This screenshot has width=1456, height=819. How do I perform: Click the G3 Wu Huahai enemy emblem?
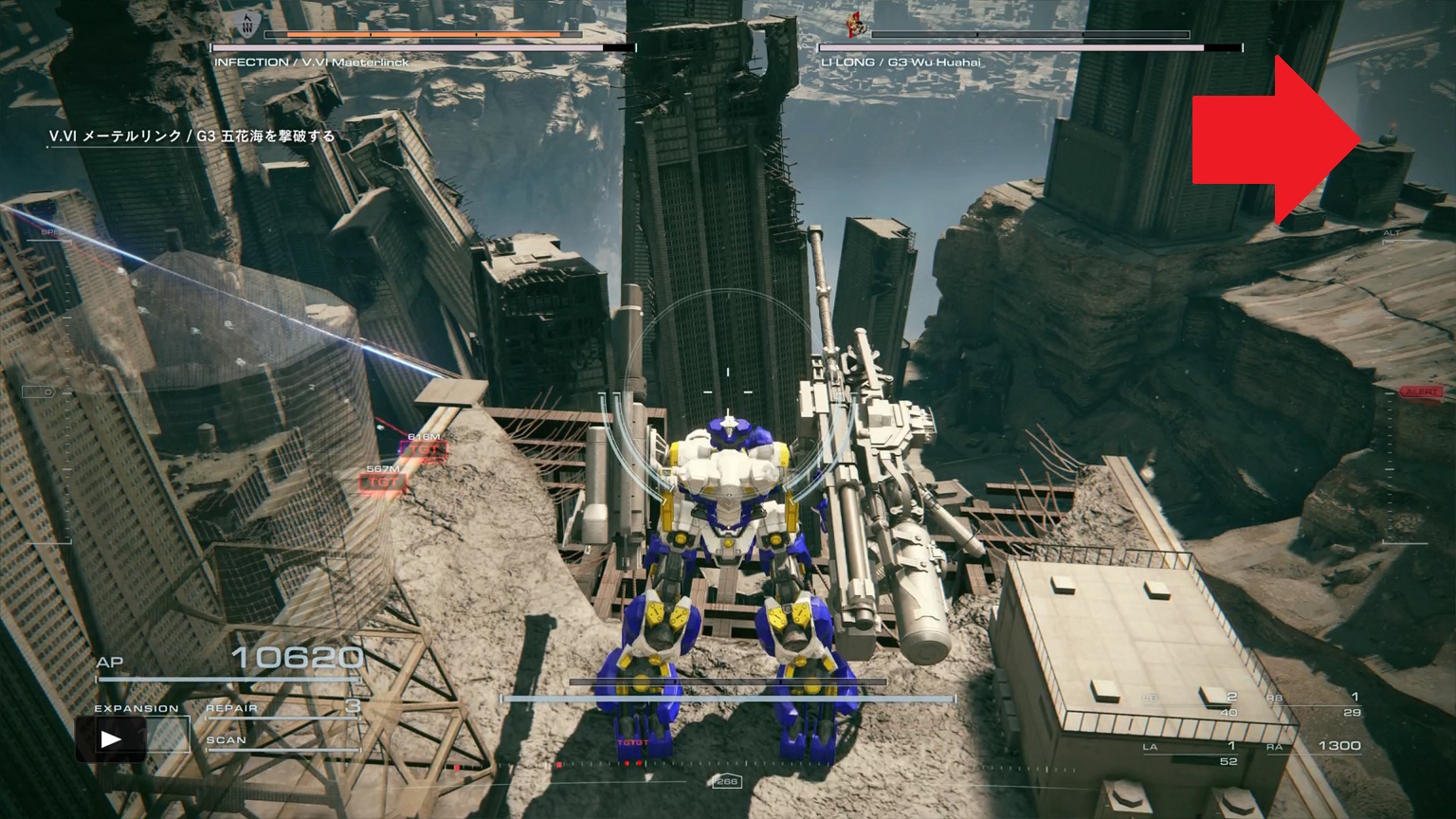click(x=857, y=26)
